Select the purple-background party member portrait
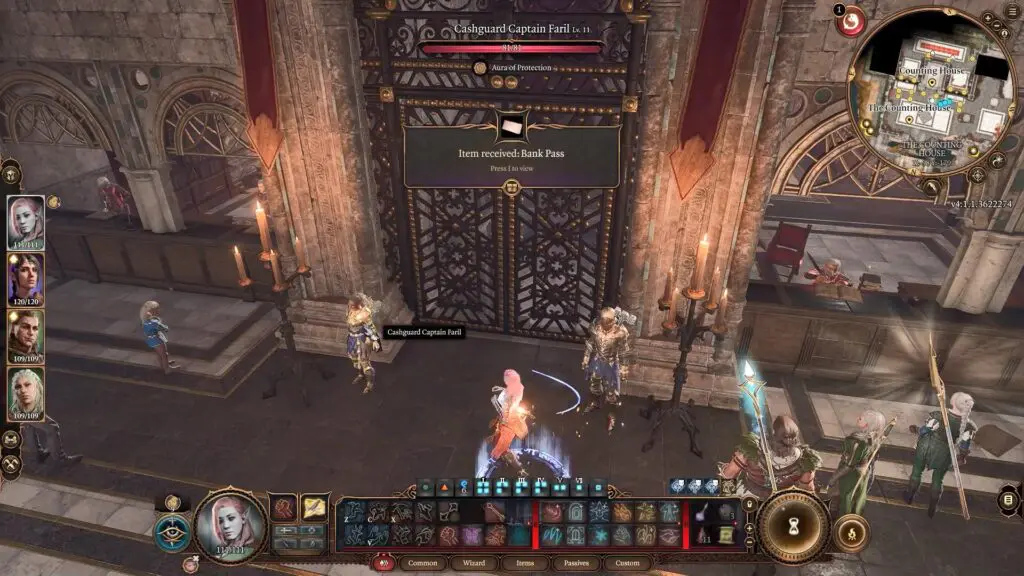Screen dimensions: 1024x576 26,277
